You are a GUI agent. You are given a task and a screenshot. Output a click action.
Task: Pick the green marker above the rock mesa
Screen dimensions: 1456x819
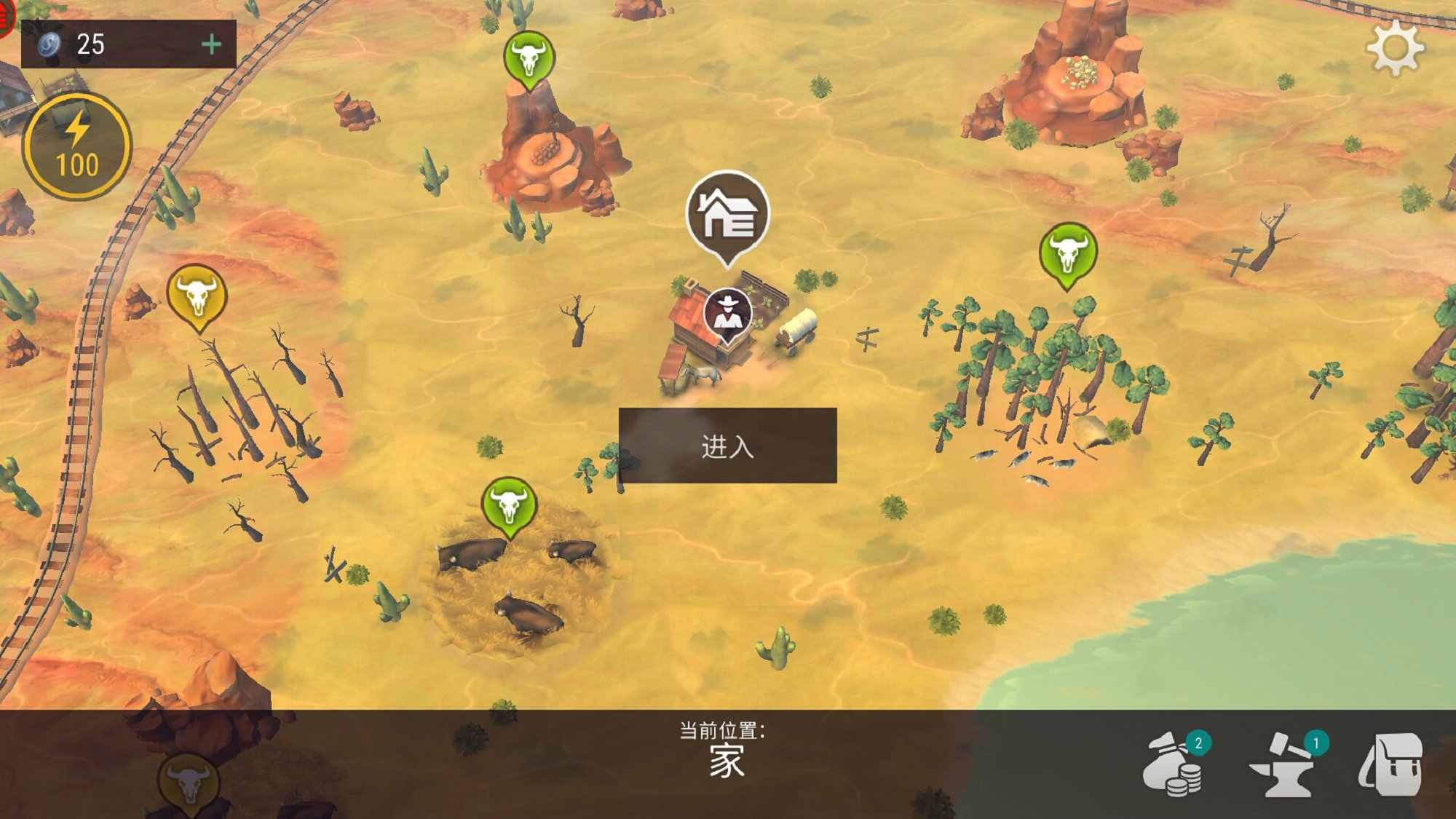[529, 58]
